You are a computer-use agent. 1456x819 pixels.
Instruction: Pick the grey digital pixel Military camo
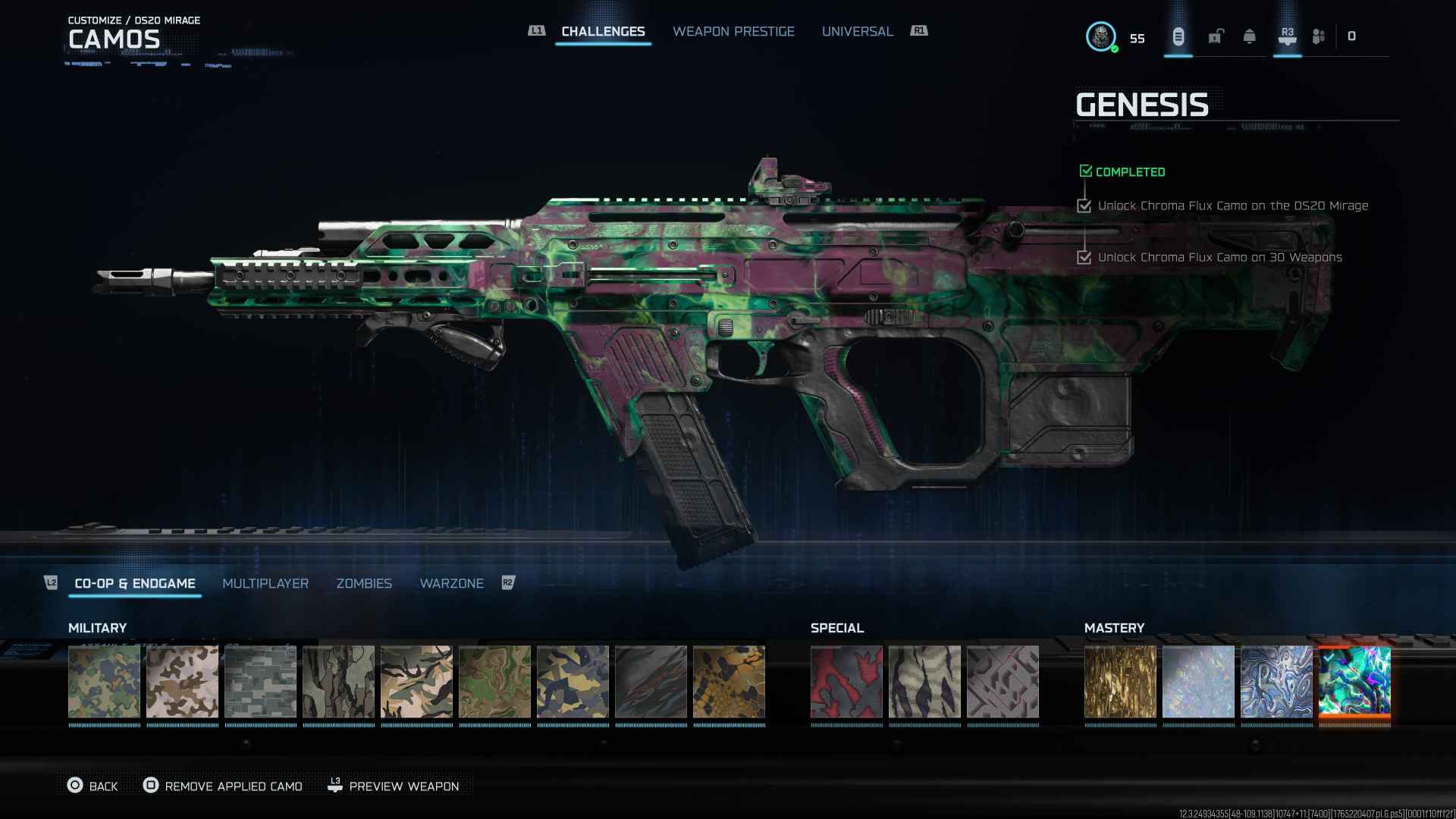[260, 682]
